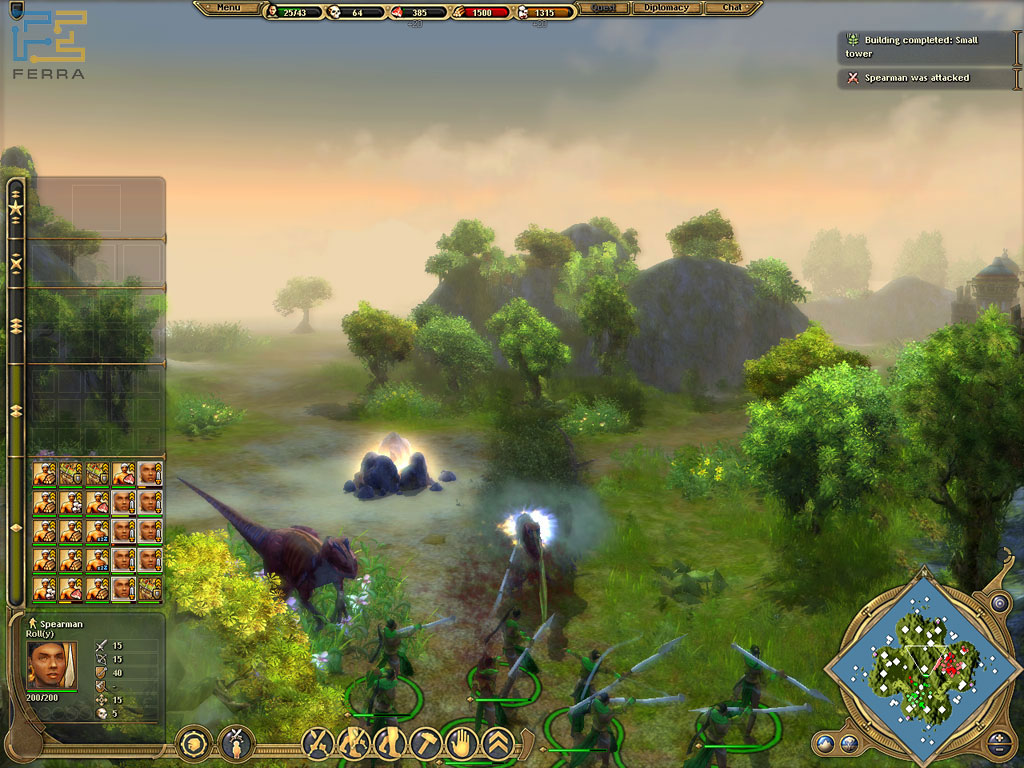Open the Chat window
The image size is (1024, 768).
(x=732, y=8)
